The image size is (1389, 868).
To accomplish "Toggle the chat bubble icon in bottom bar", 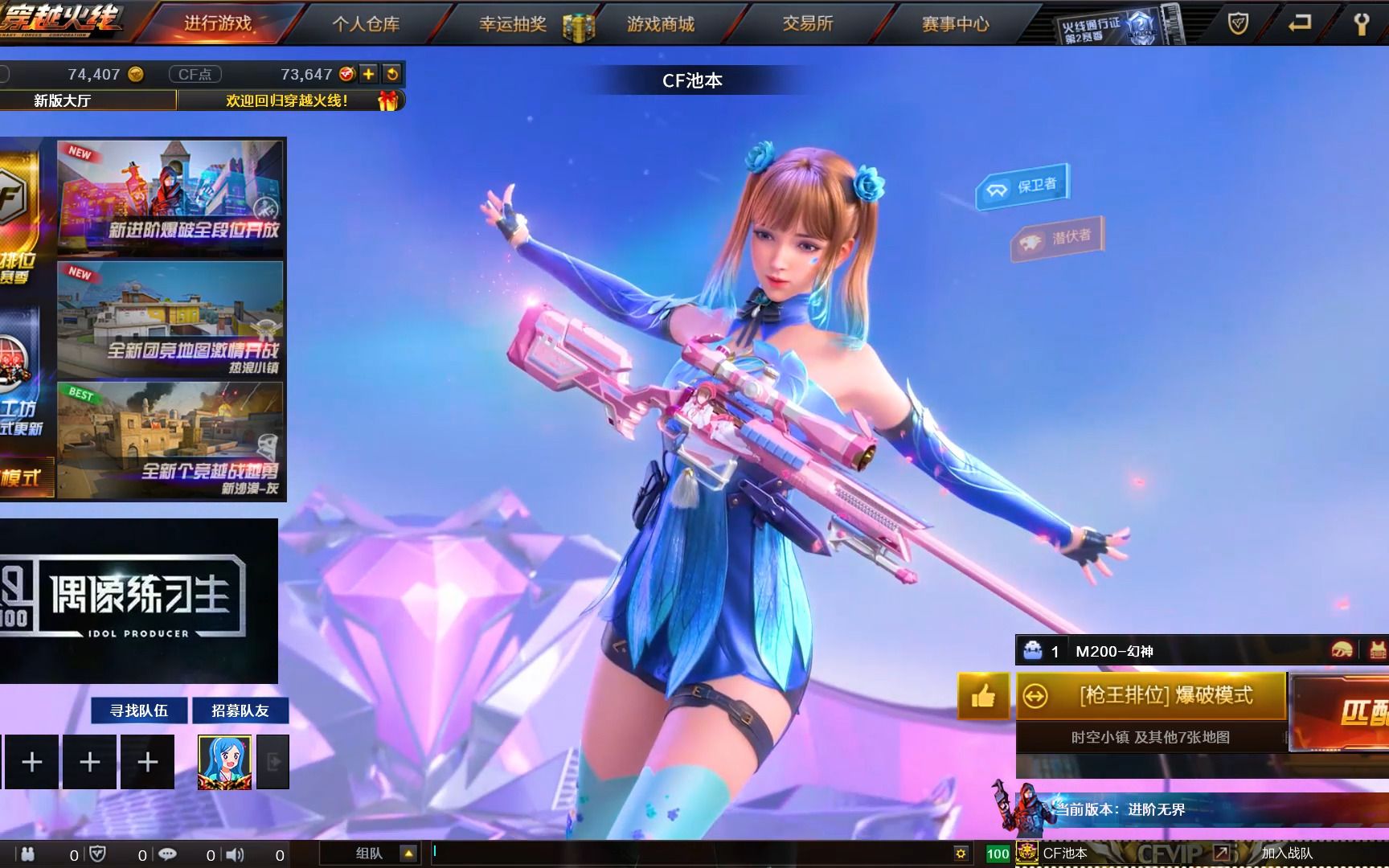I will tap(166, 854).
